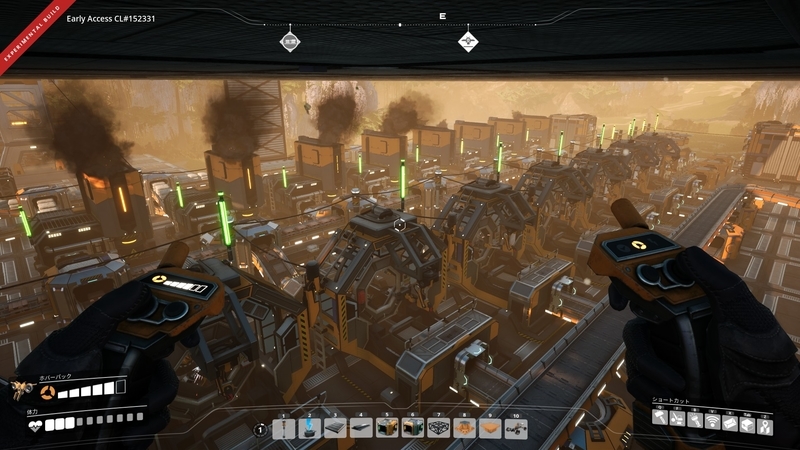
Task: Select the orange flat platform in slot 9
Action: [490, 428]
